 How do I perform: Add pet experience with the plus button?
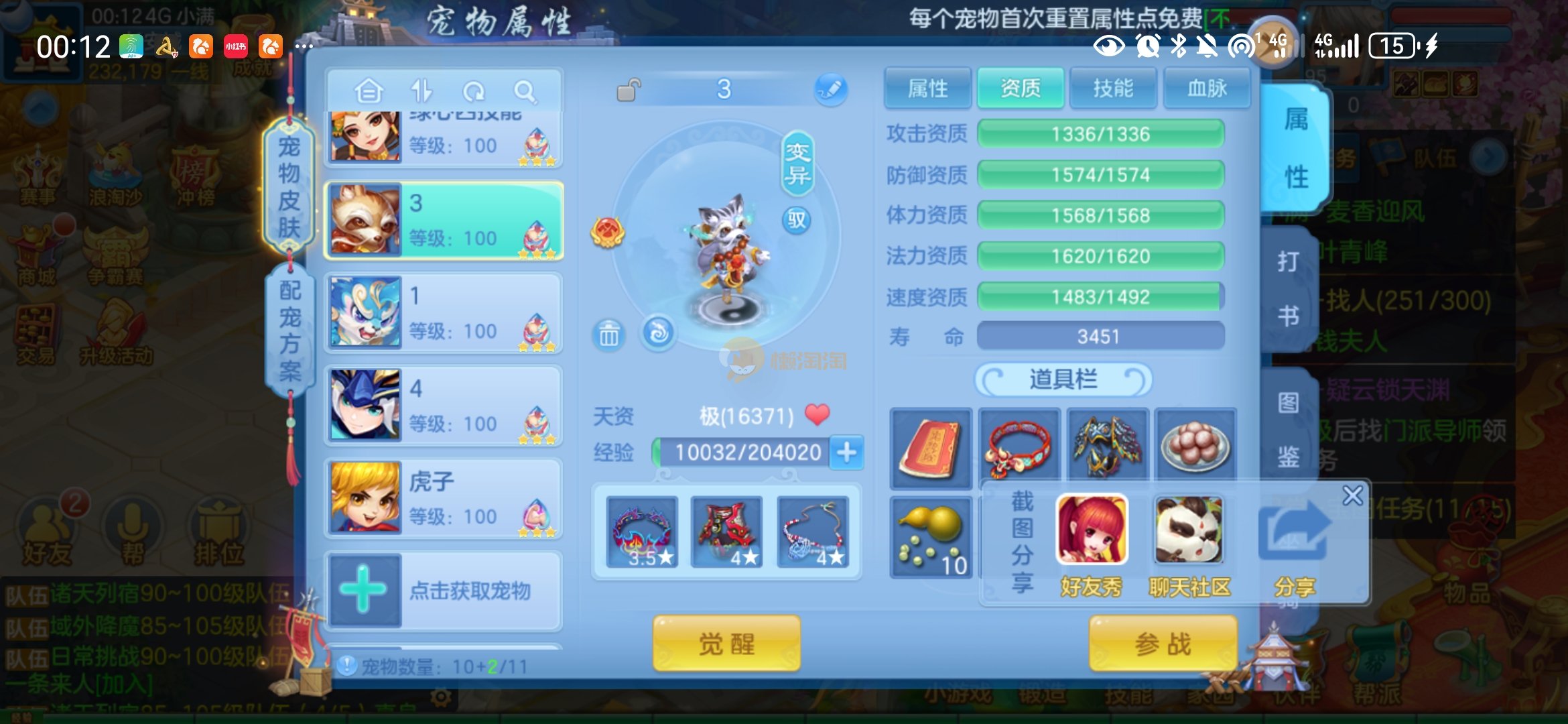click(x=847, y=452)
